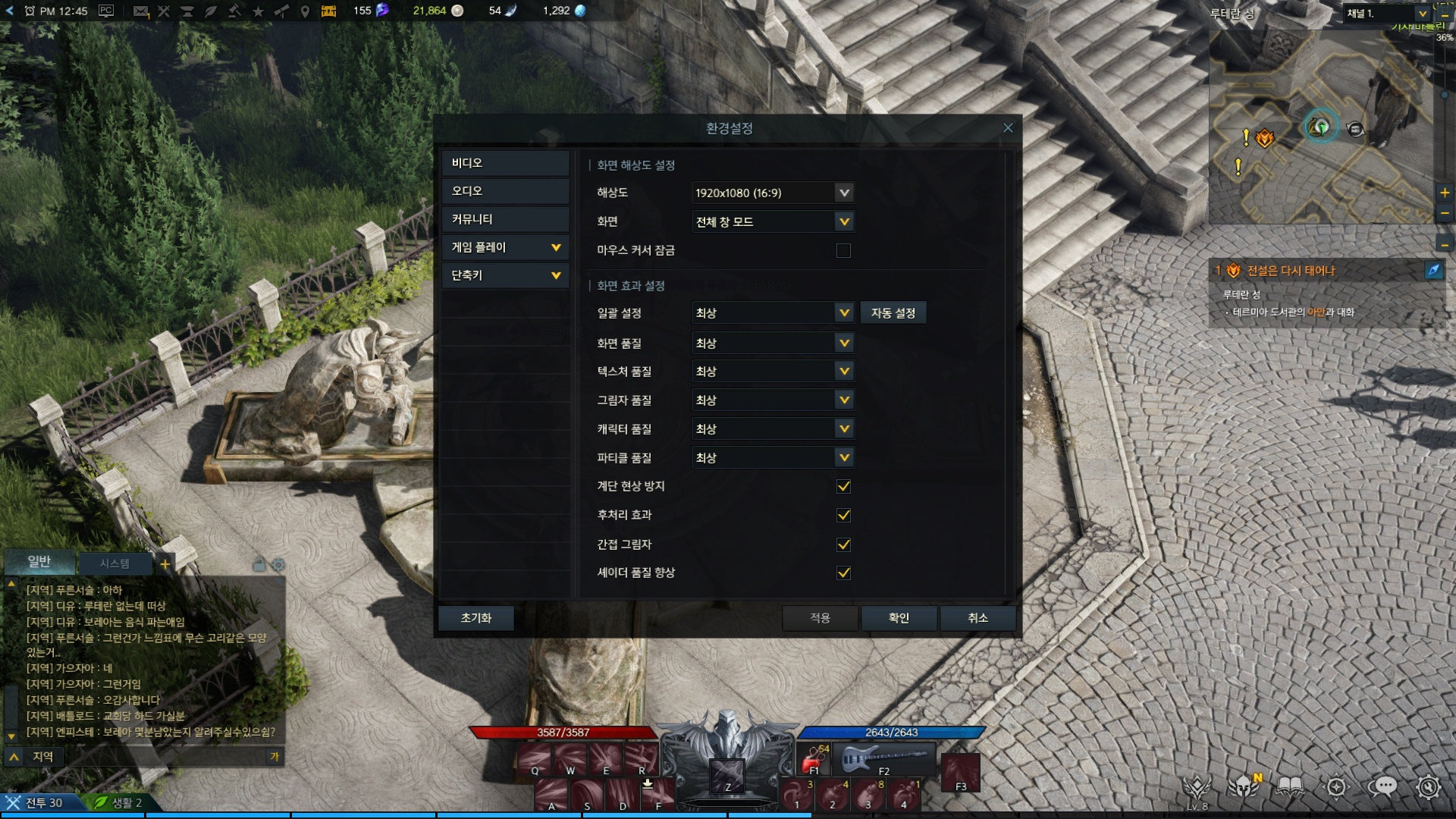1456x819 pixels.
Task: Click the 초기화 reset button
Action: pos(475,618)
